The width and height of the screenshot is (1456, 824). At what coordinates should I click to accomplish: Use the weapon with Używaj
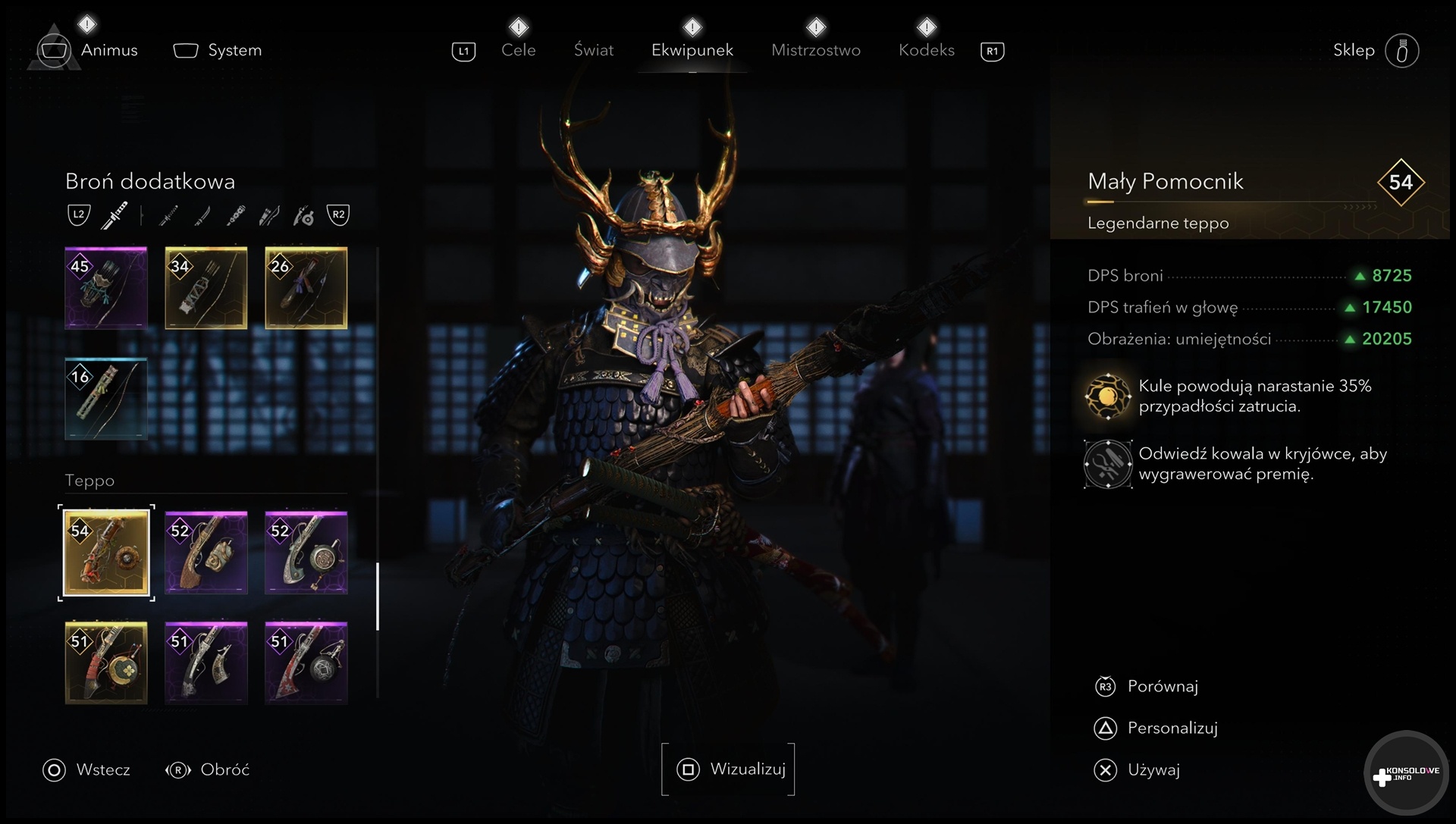[x=1153, y=770]
